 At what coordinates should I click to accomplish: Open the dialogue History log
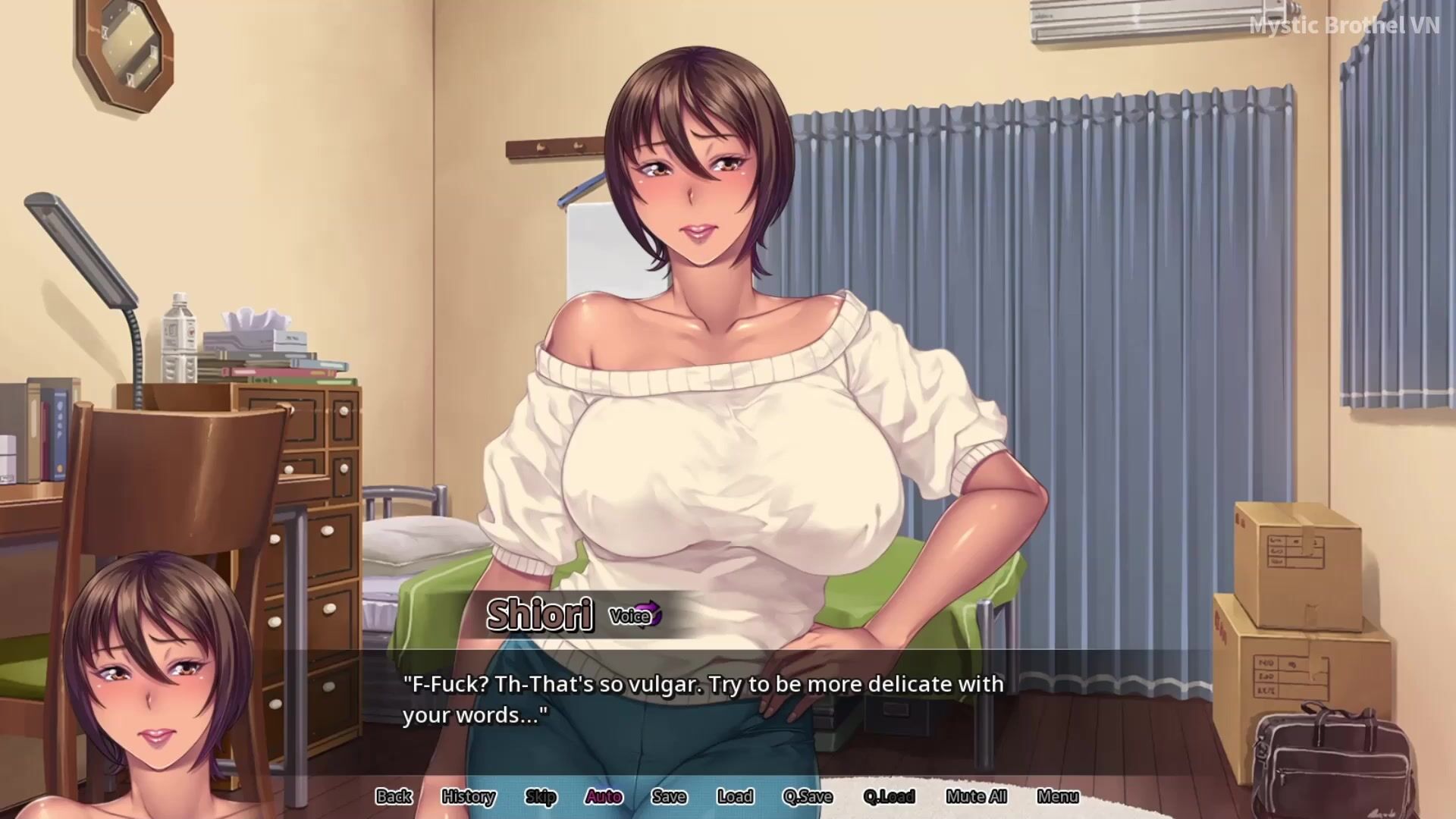click(x=468, y=796)
